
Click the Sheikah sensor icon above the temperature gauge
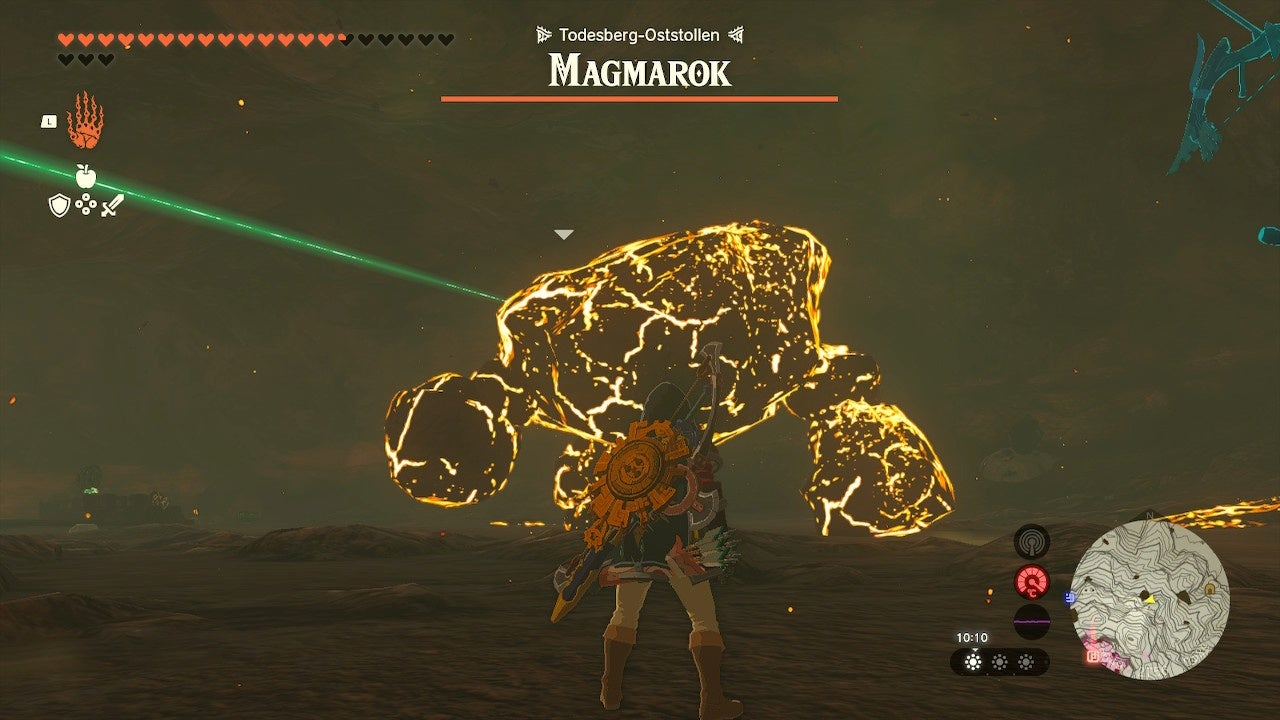[1031, 541]
